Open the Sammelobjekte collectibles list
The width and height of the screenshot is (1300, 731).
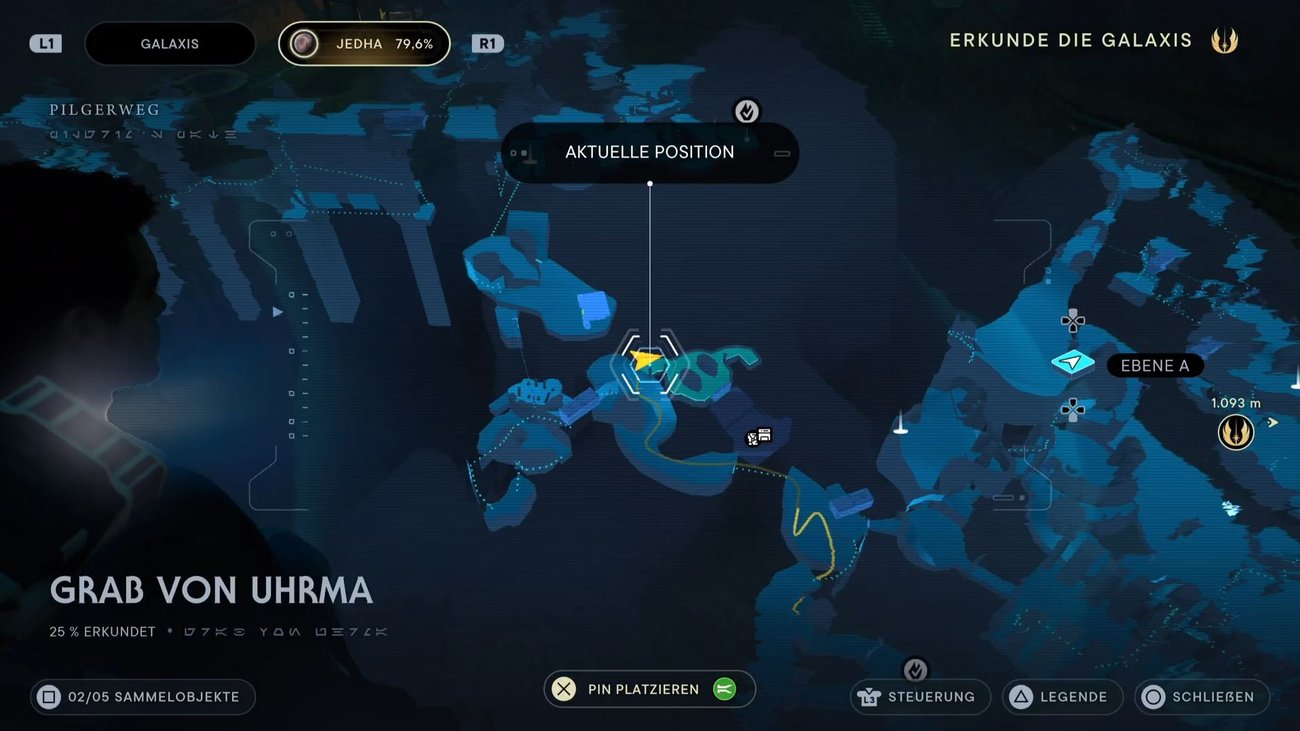click(142, 697)
